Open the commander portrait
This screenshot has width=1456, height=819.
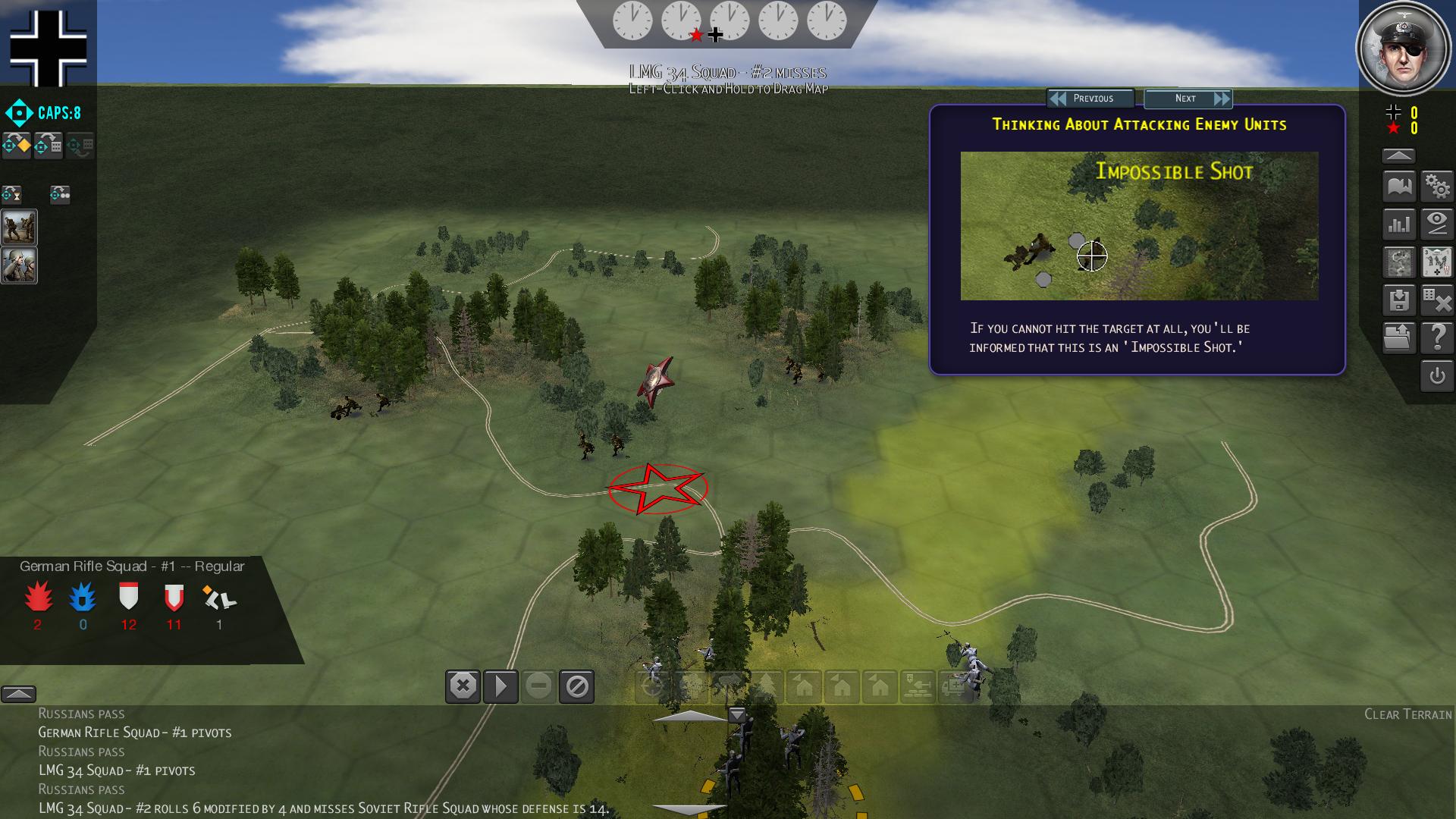coord(1402,49)
